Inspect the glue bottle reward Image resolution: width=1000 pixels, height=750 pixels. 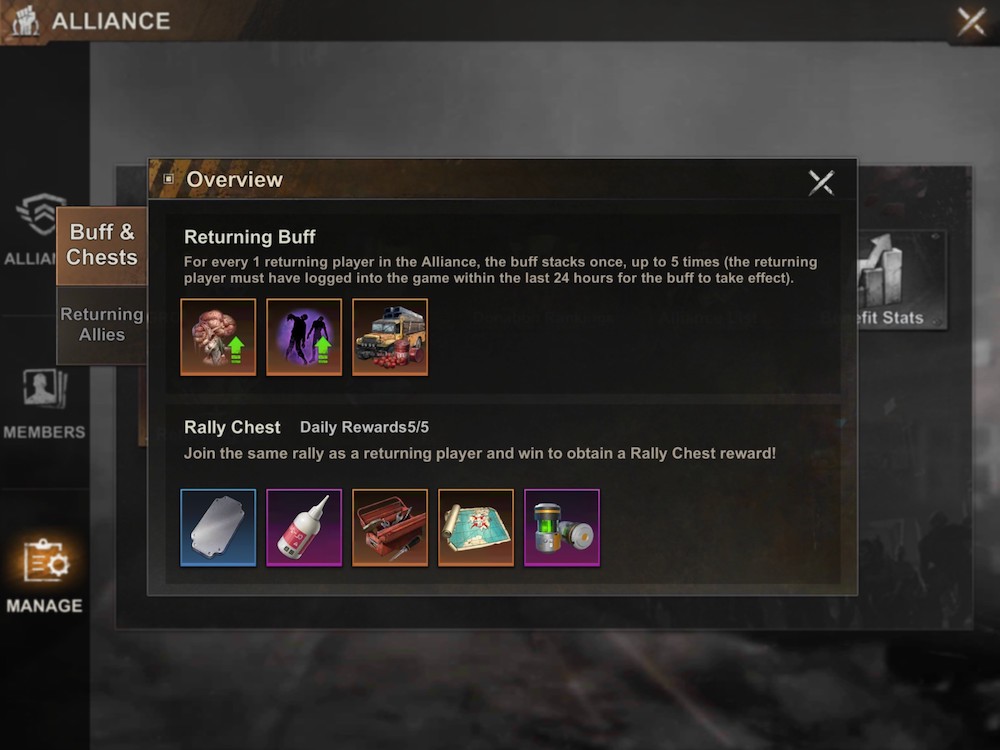pos(304,527)
